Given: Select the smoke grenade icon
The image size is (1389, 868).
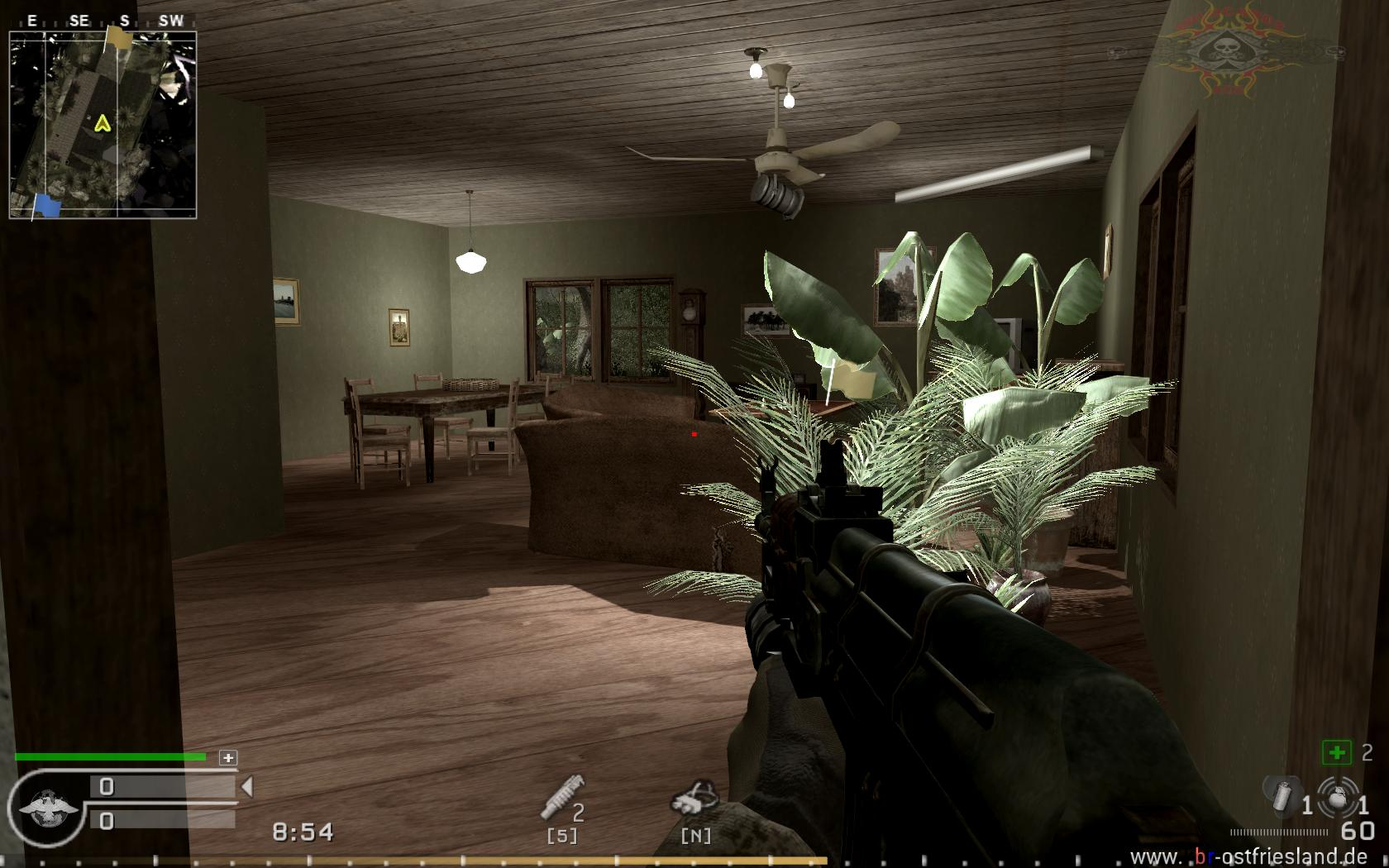Looking at the screenshot, I should click(1282, 795).
